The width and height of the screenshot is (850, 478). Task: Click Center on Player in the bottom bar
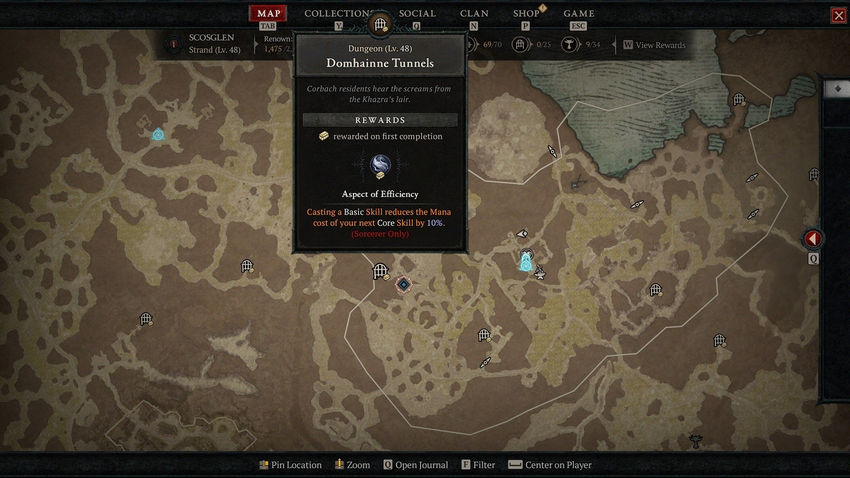550,465
